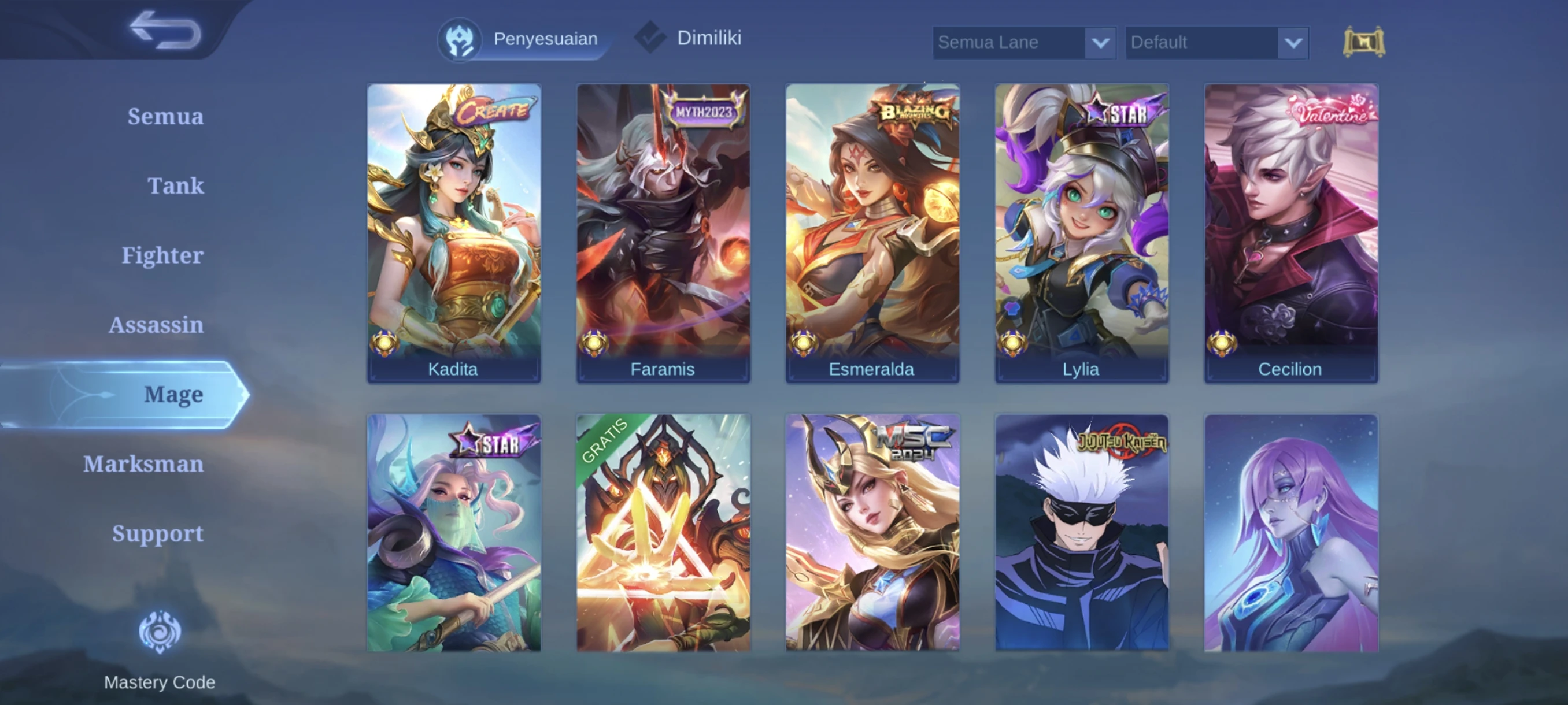Filter heroes by Assassin
The image size is (1568, 705).
point(156,325)
